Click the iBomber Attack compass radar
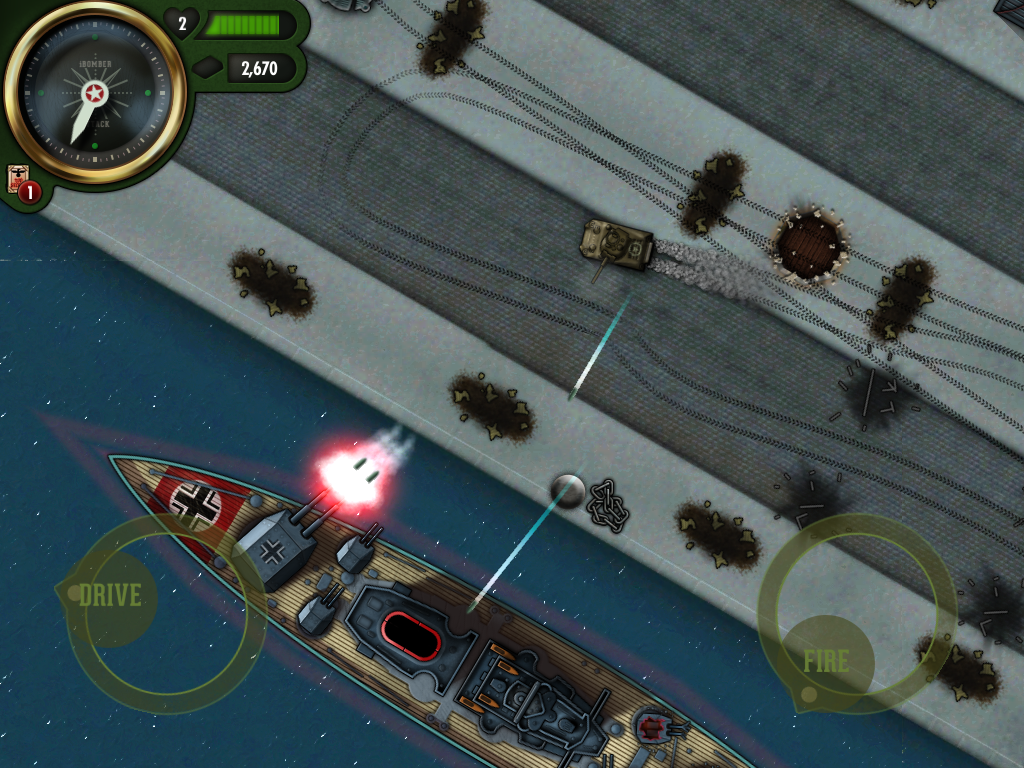The height and width of the screenshot is (768, 1024). [x=95, y=94]
